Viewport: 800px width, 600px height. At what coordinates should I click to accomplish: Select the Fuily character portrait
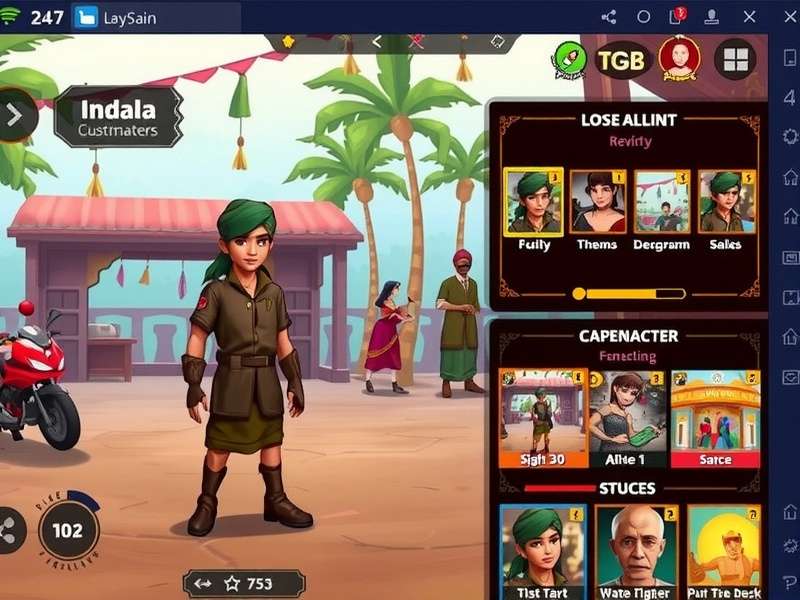[533, 202]
